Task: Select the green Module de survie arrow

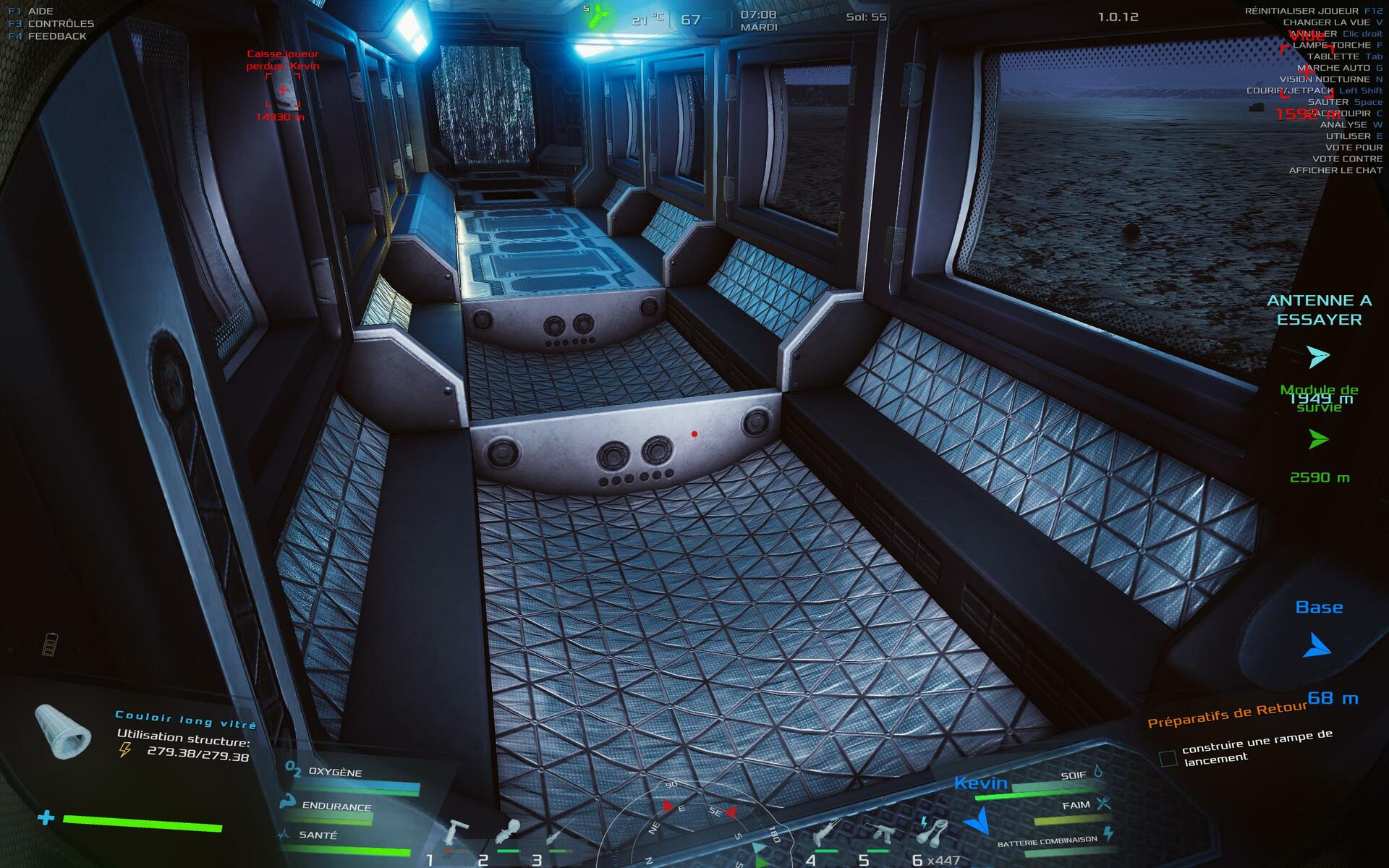Action: (x=1319, y=439)
